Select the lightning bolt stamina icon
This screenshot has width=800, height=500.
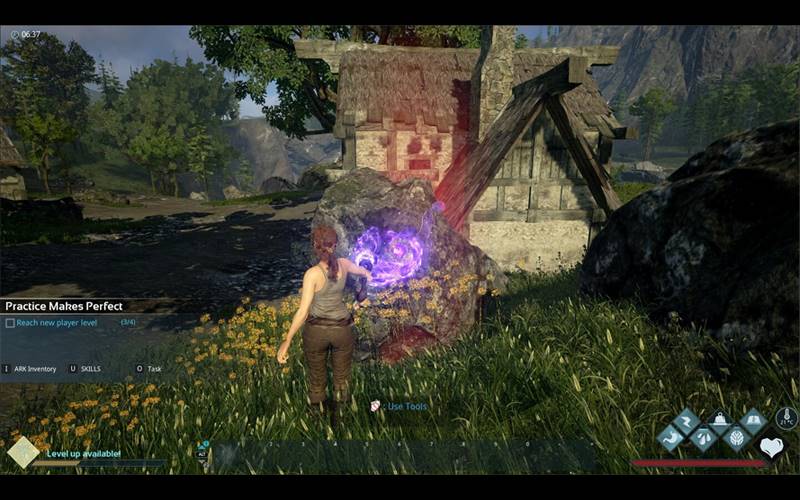click(686, 421)
